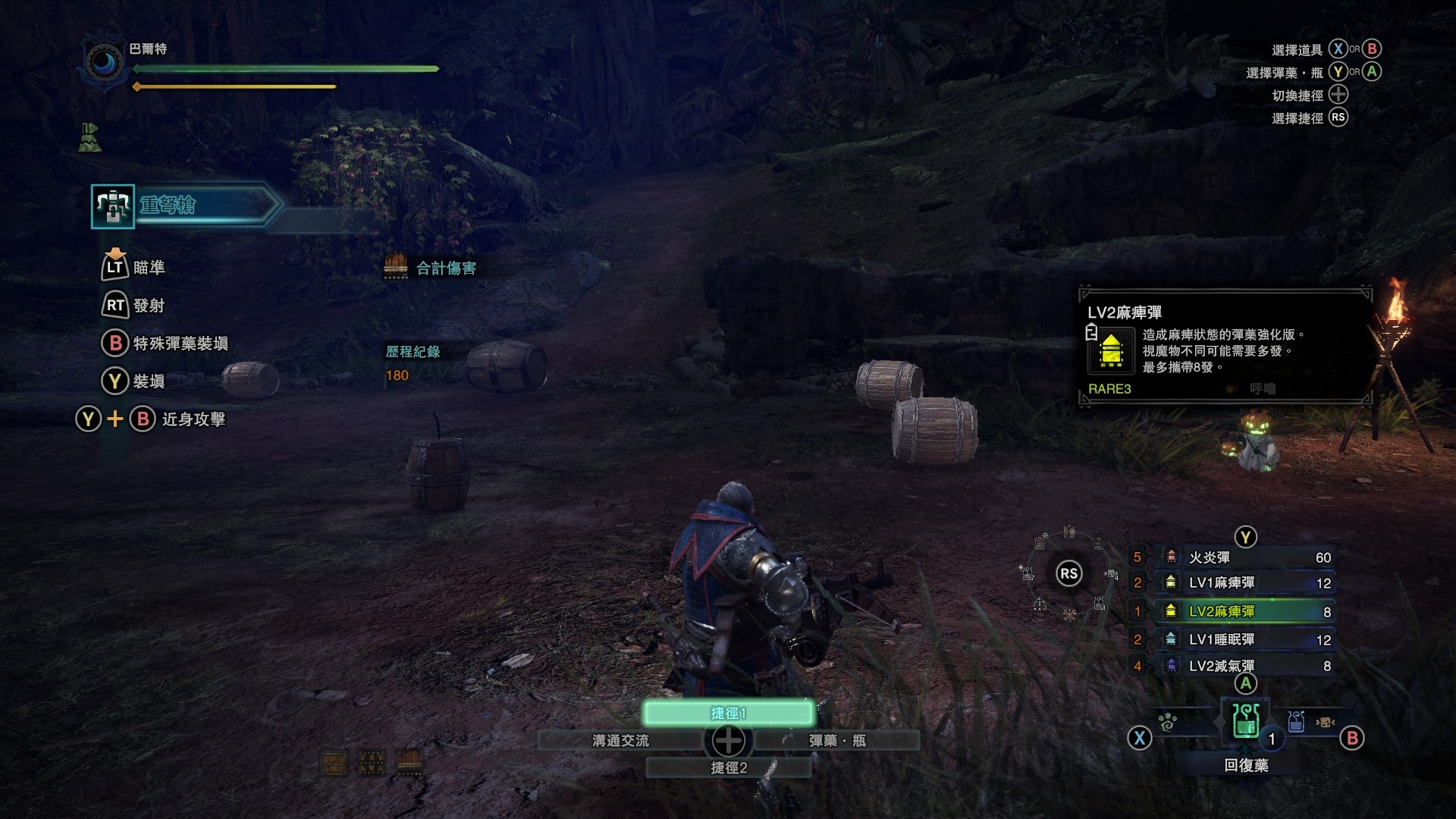Activate the 捷徑1 shortcut set

728,713
